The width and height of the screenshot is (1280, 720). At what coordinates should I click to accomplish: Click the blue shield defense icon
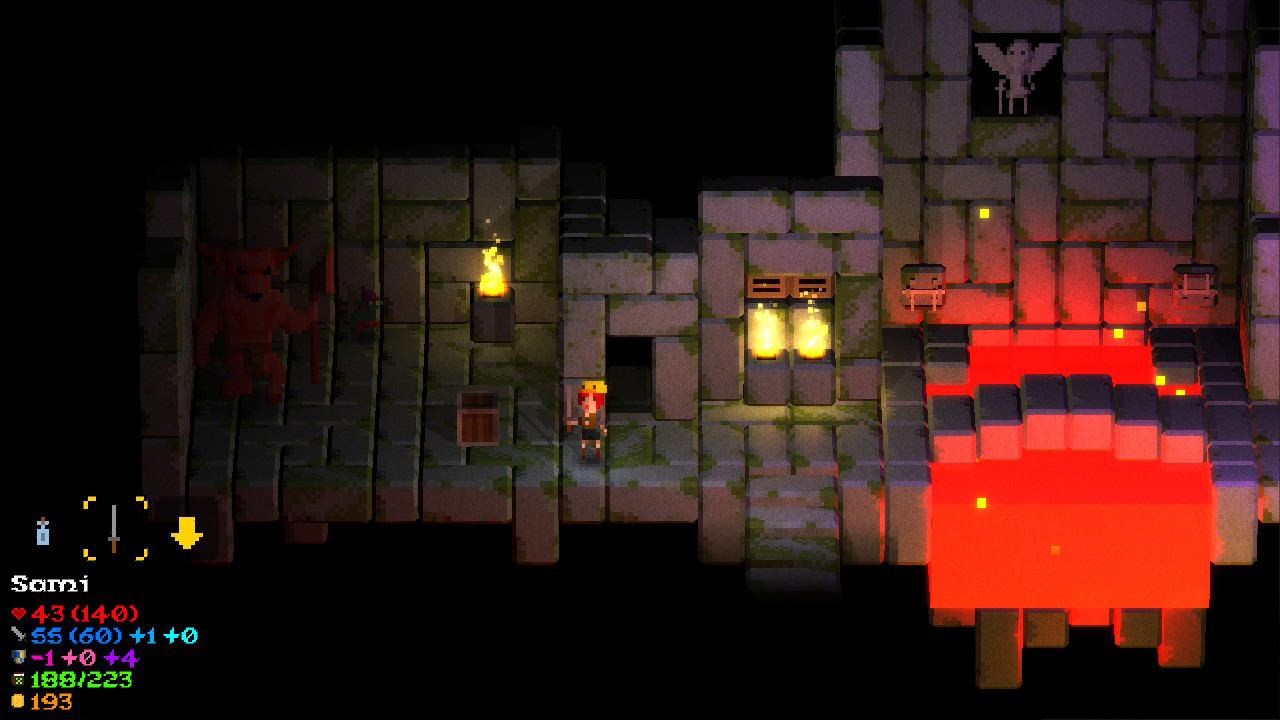point(18,658)
